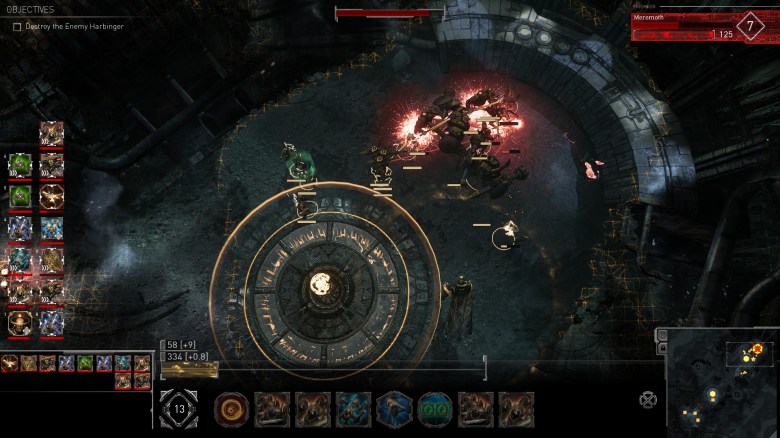This screenshot has height=438, width=780.
Task: Select the golden winged unit portrait
Action: point(51,198)
